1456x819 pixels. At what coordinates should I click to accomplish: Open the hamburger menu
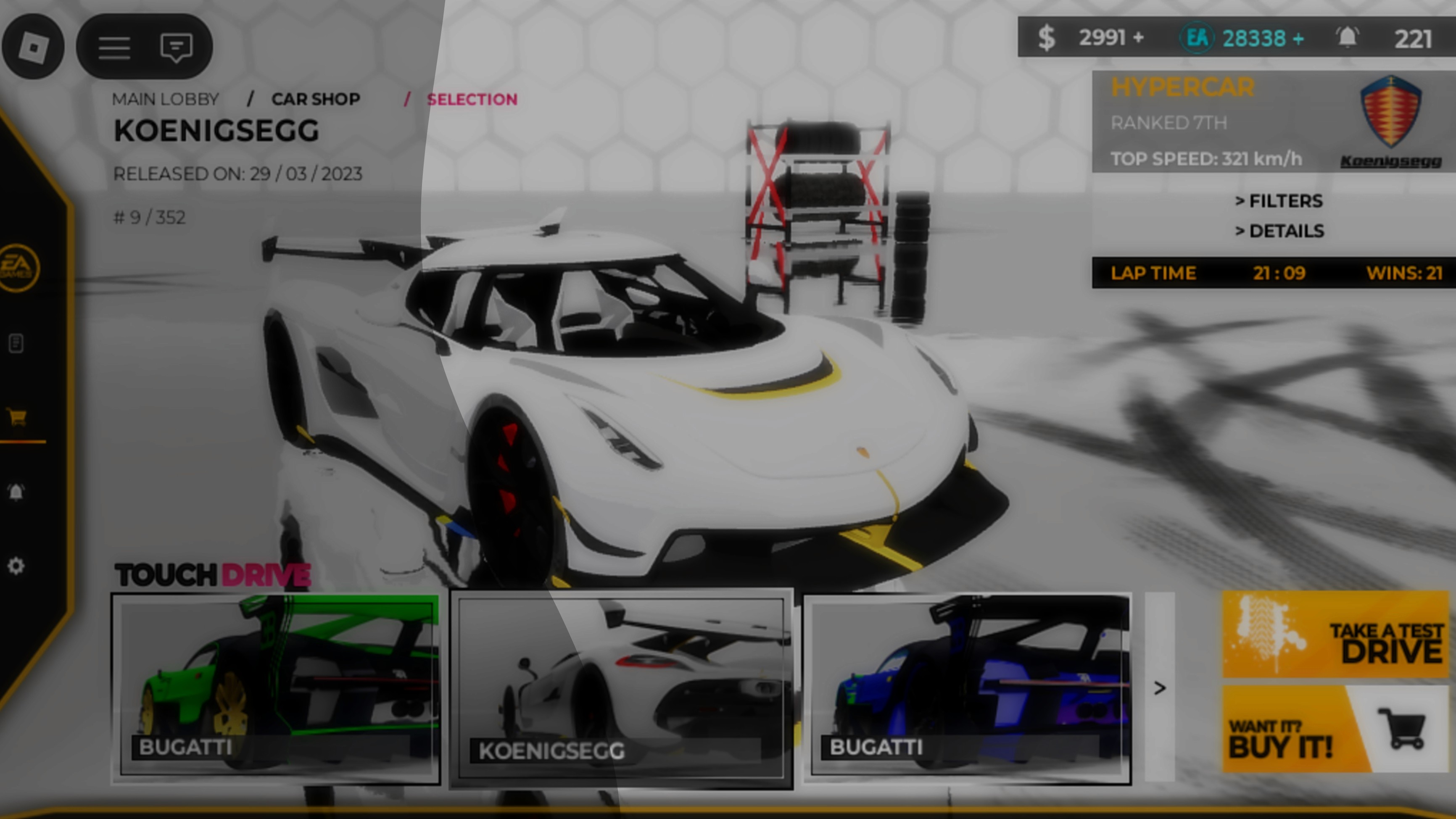tap(114, 47)
